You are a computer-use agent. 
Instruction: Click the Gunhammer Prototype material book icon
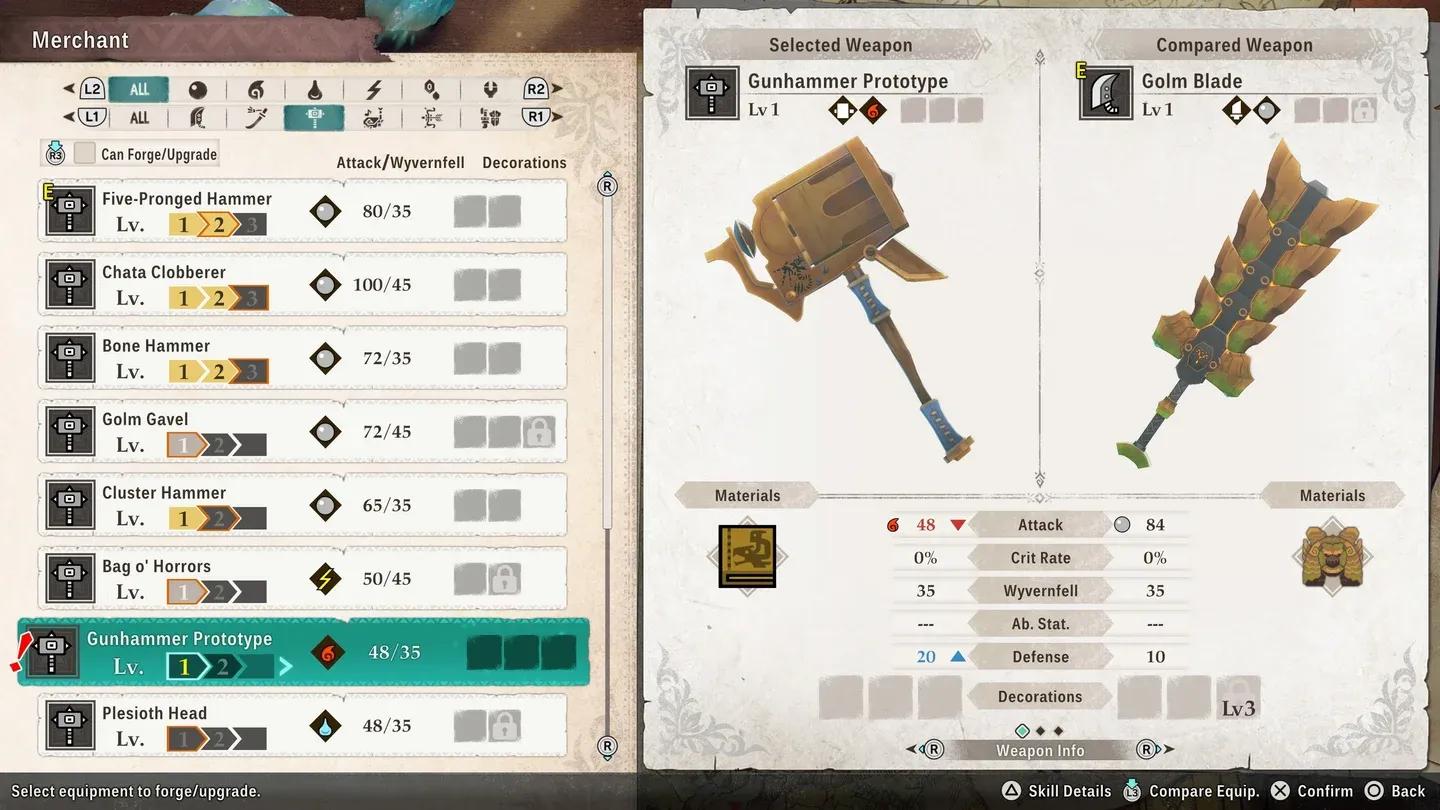tap(747, 556)
